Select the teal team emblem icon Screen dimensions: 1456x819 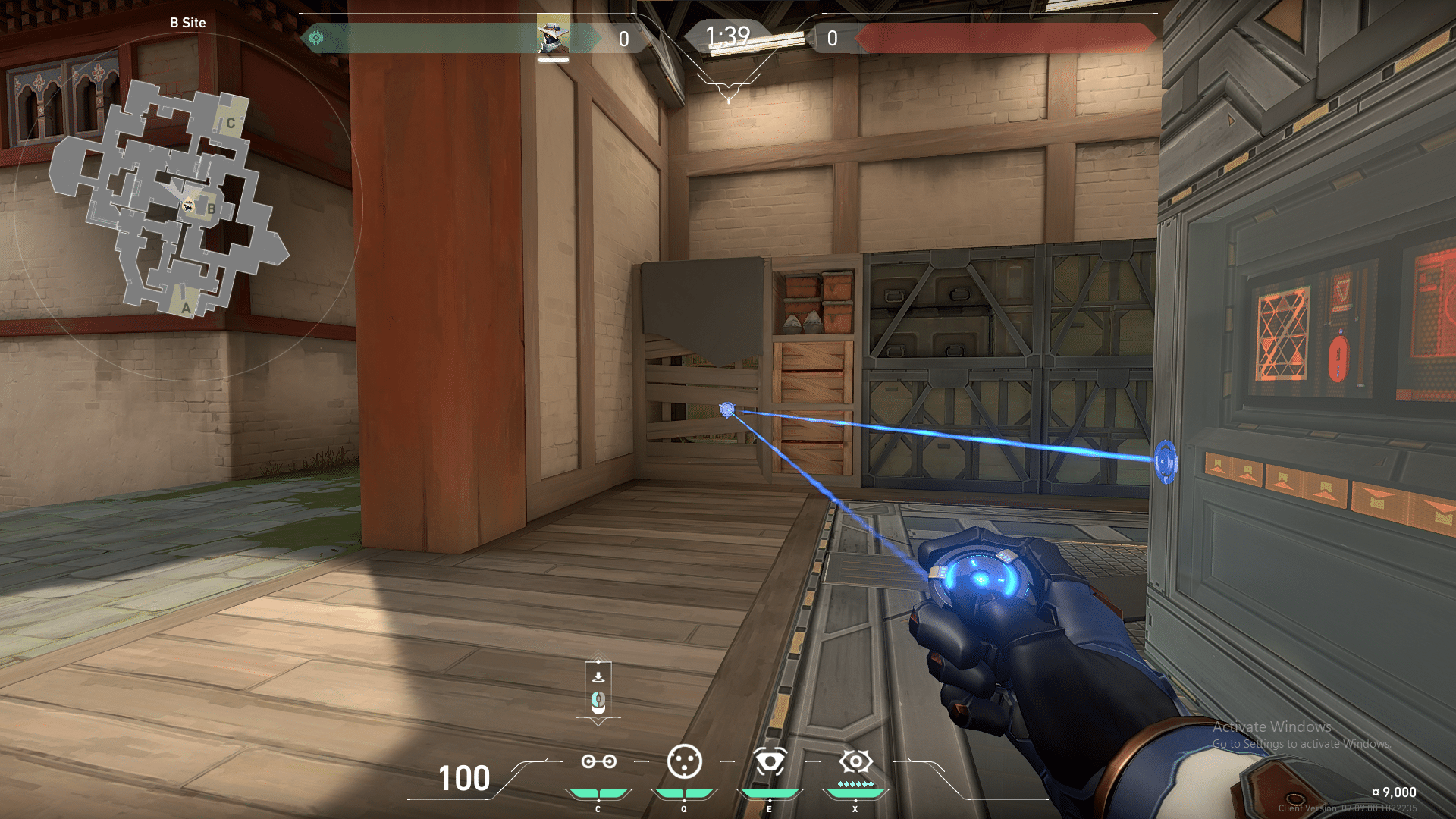tap(316, 38)
